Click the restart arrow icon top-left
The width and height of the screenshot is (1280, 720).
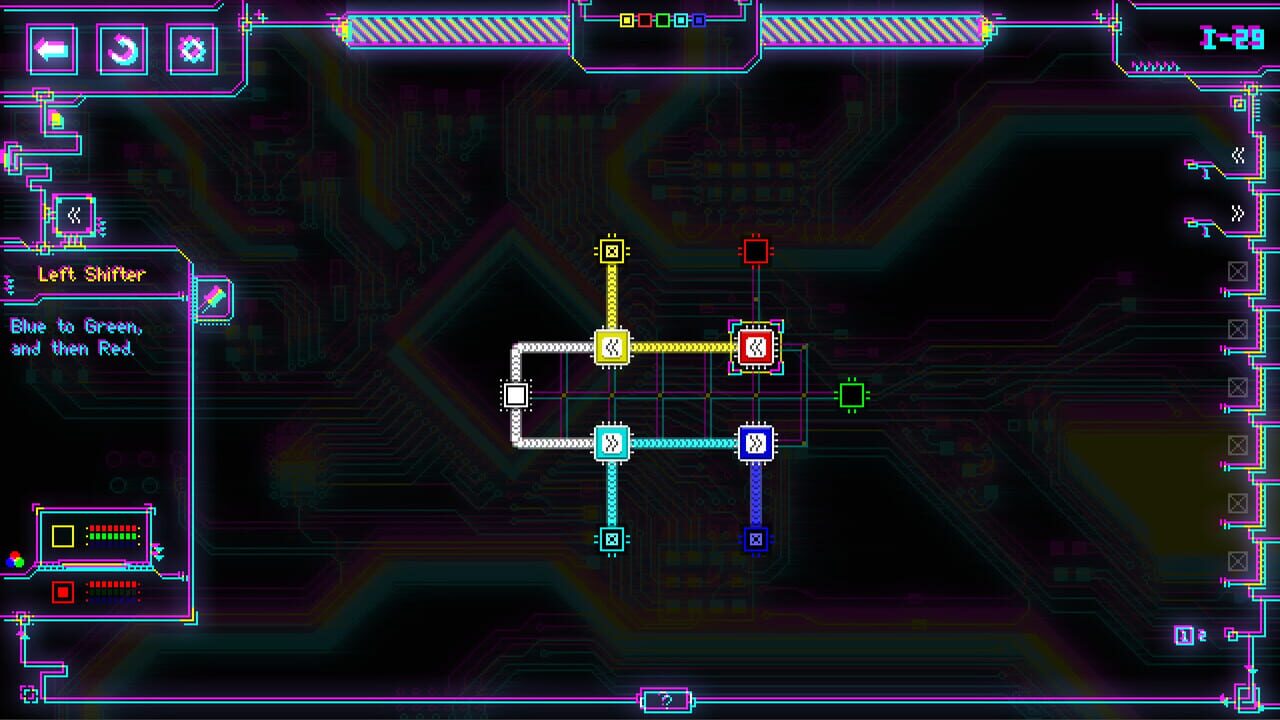click(122, 48)
